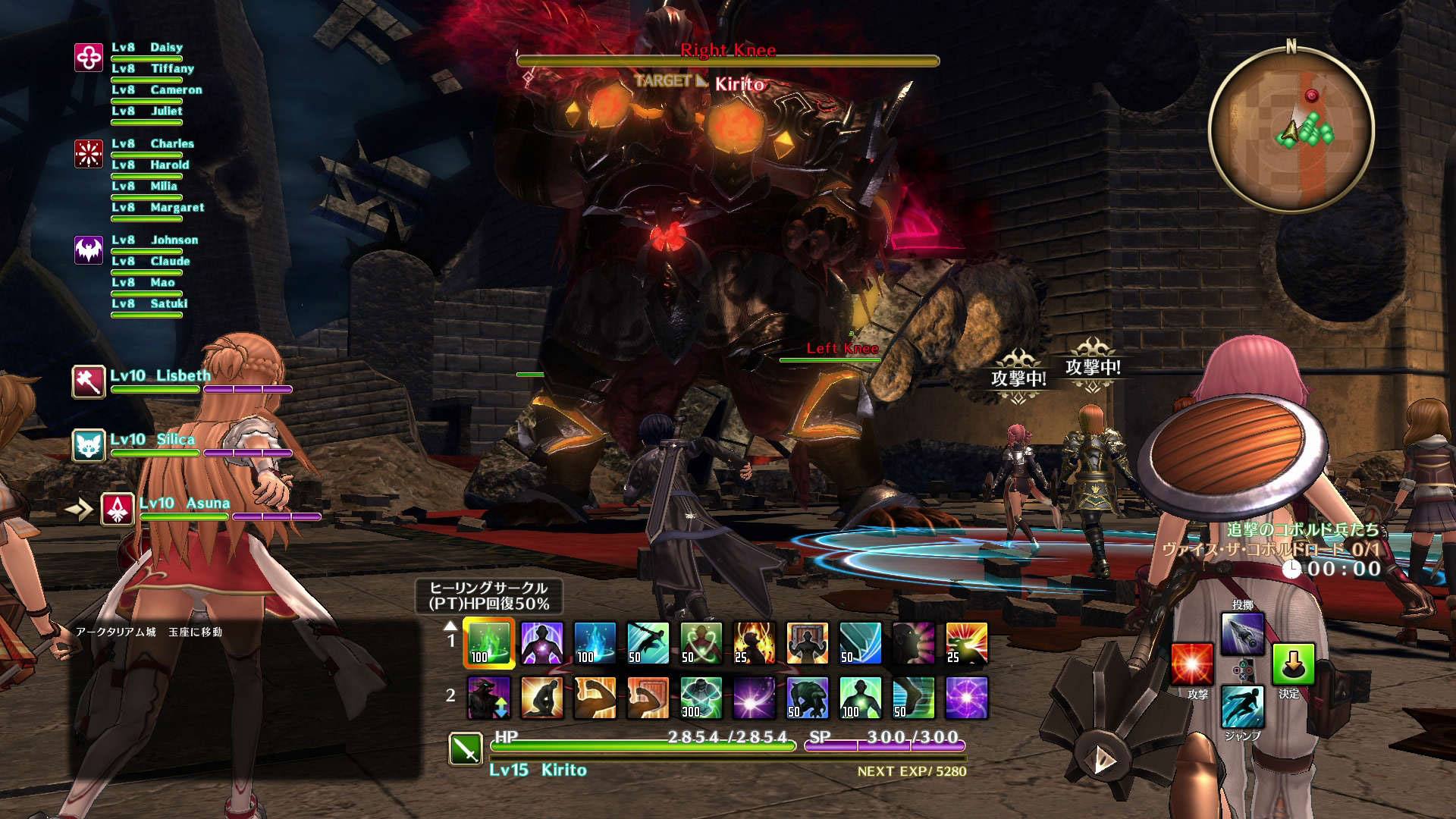The width and height of the screenshot is (1456, 819).
Task: Select the Daisy raid group emblem
Action: tap(89, 58)
